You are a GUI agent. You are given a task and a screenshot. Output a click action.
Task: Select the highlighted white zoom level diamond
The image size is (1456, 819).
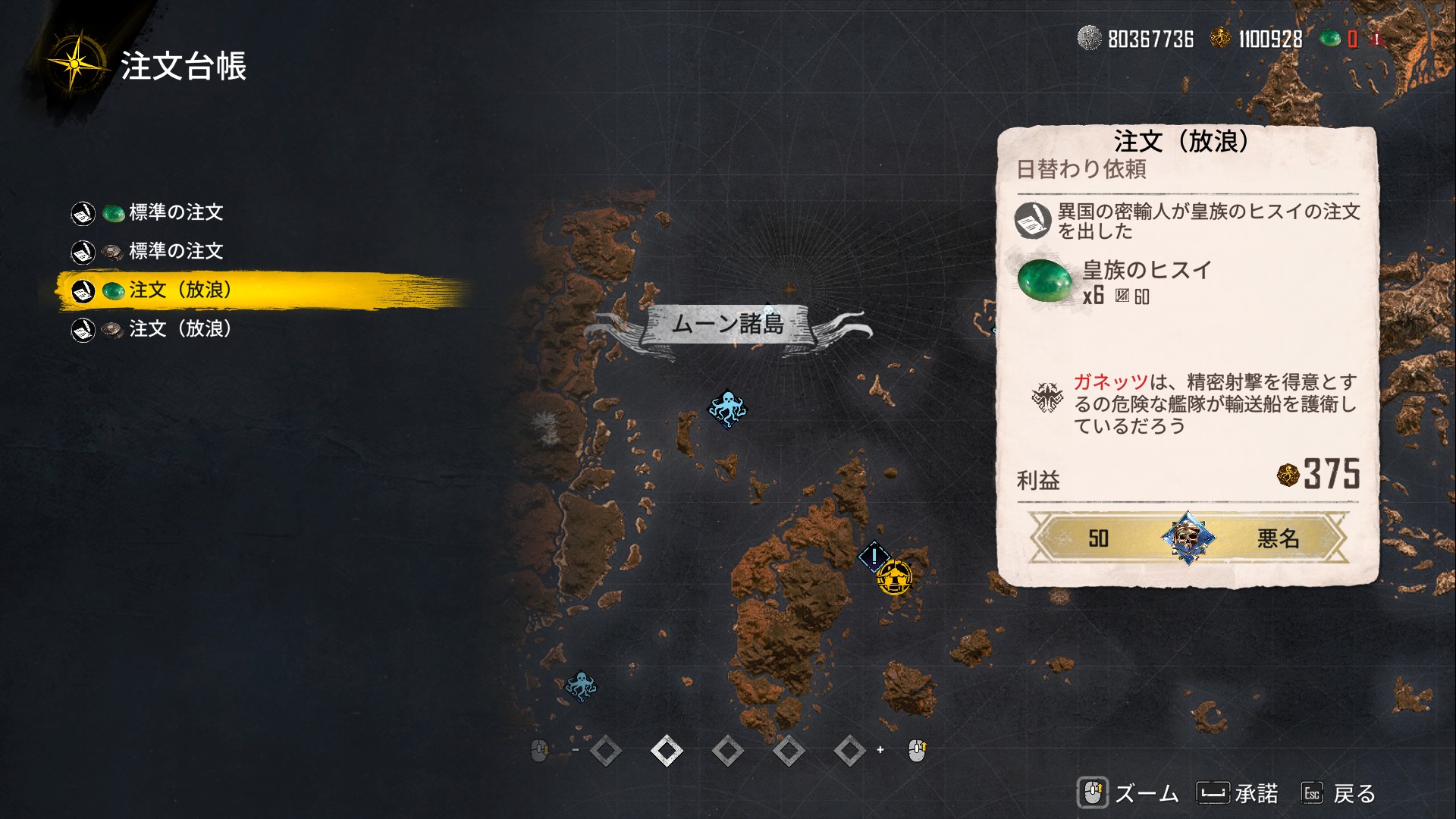click(x=667, y=751)
